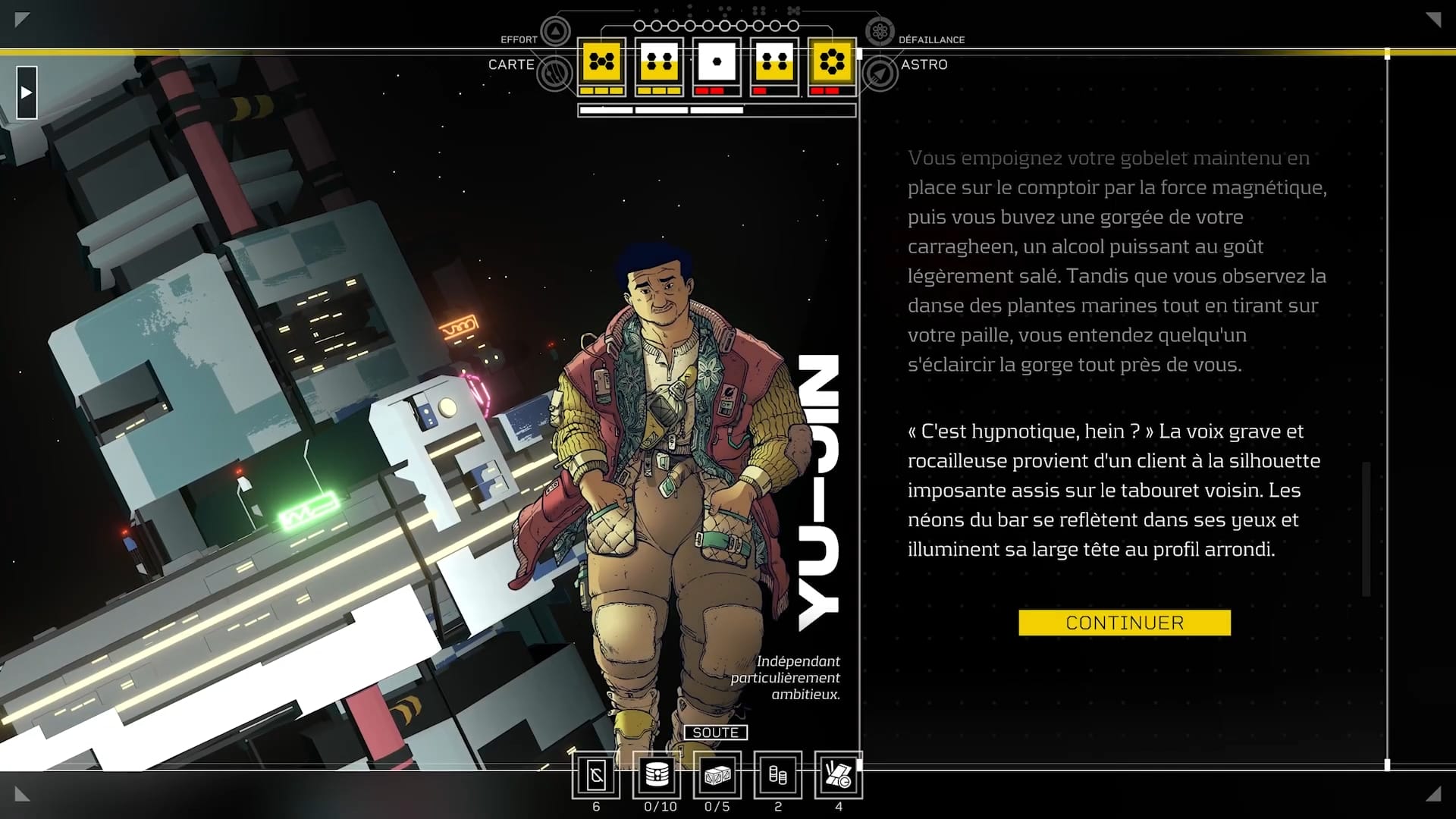Select the stacked coins cargo icon
Image resolution: width=1456 pixels, height=819 pixels.
(778, 775)
